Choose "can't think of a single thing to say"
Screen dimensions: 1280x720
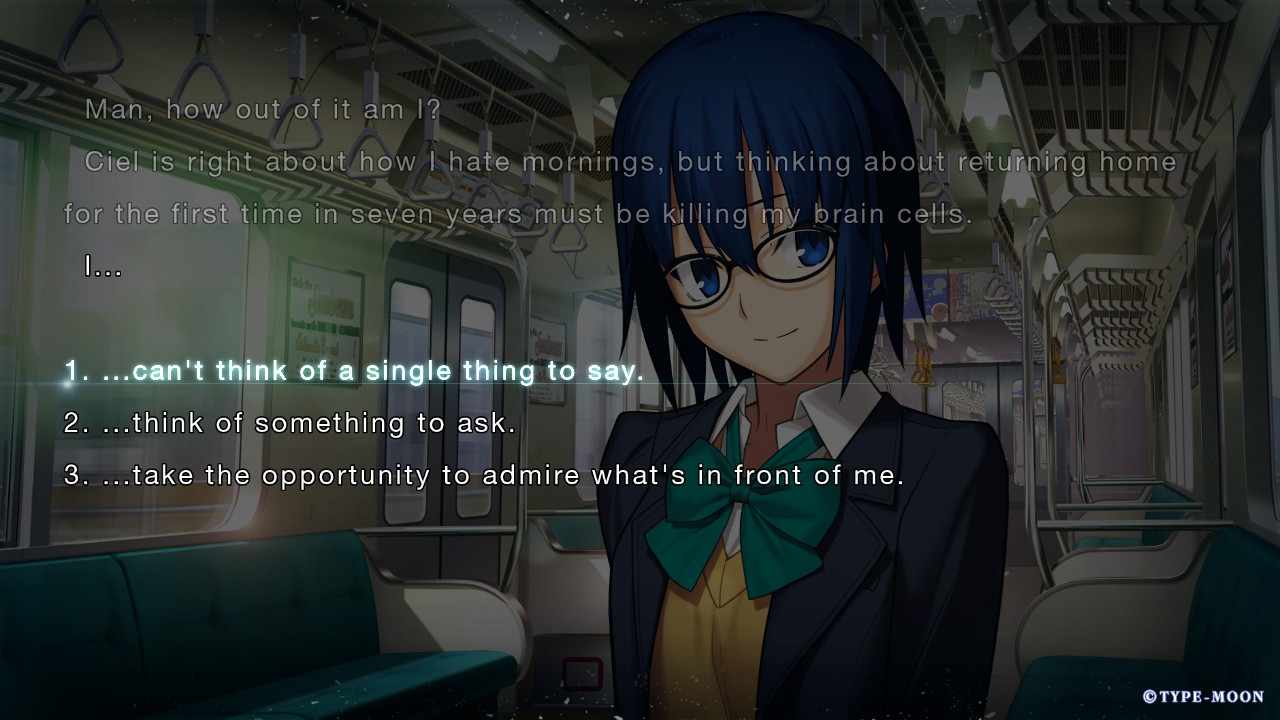pos(354,372)
